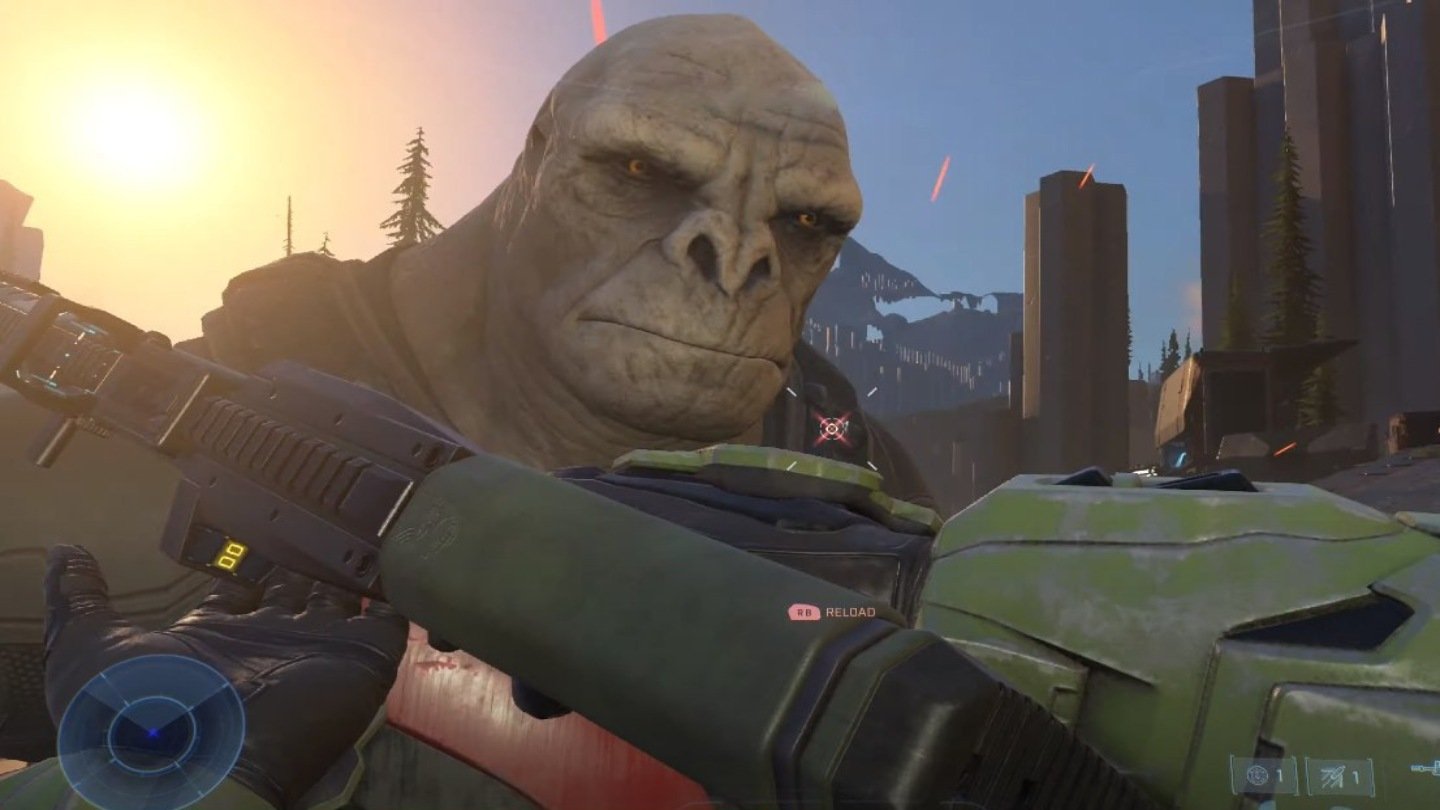Select the blue player dot on radar
Viewport: 1440px width, 810px height.
152,733
